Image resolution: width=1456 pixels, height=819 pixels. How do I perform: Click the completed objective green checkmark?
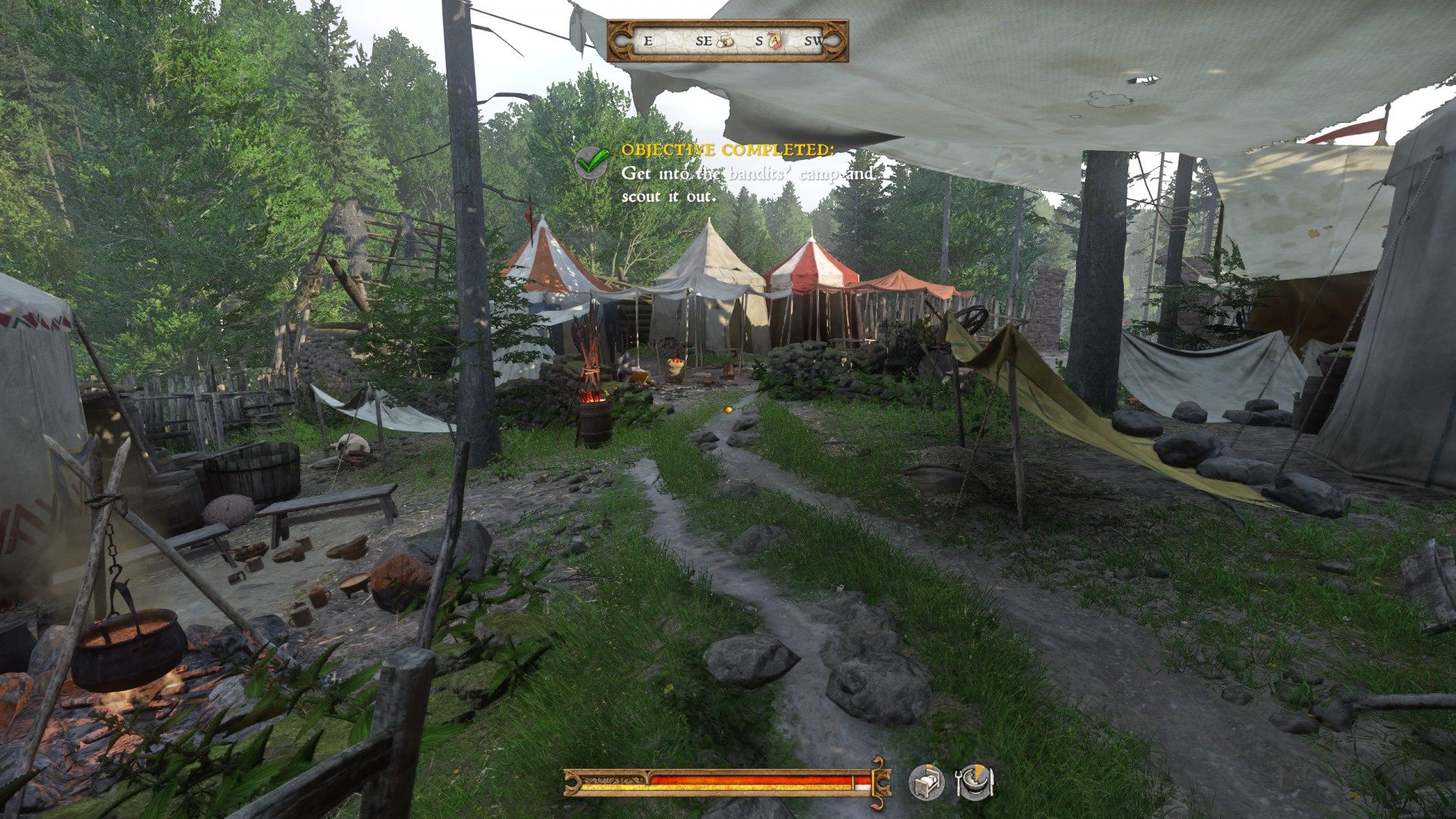click(592, 161)
